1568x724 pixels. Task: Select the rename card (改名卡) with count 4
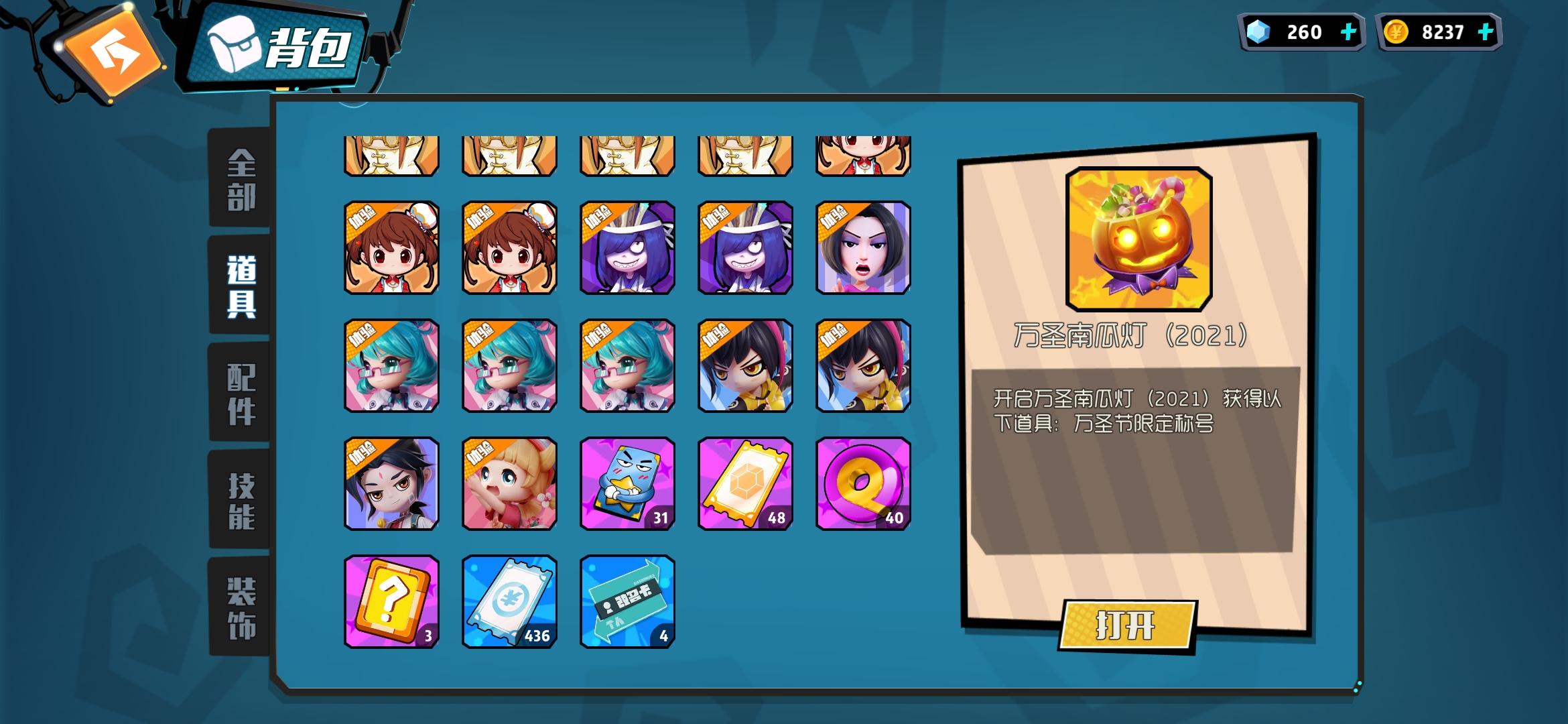point(627,603)
